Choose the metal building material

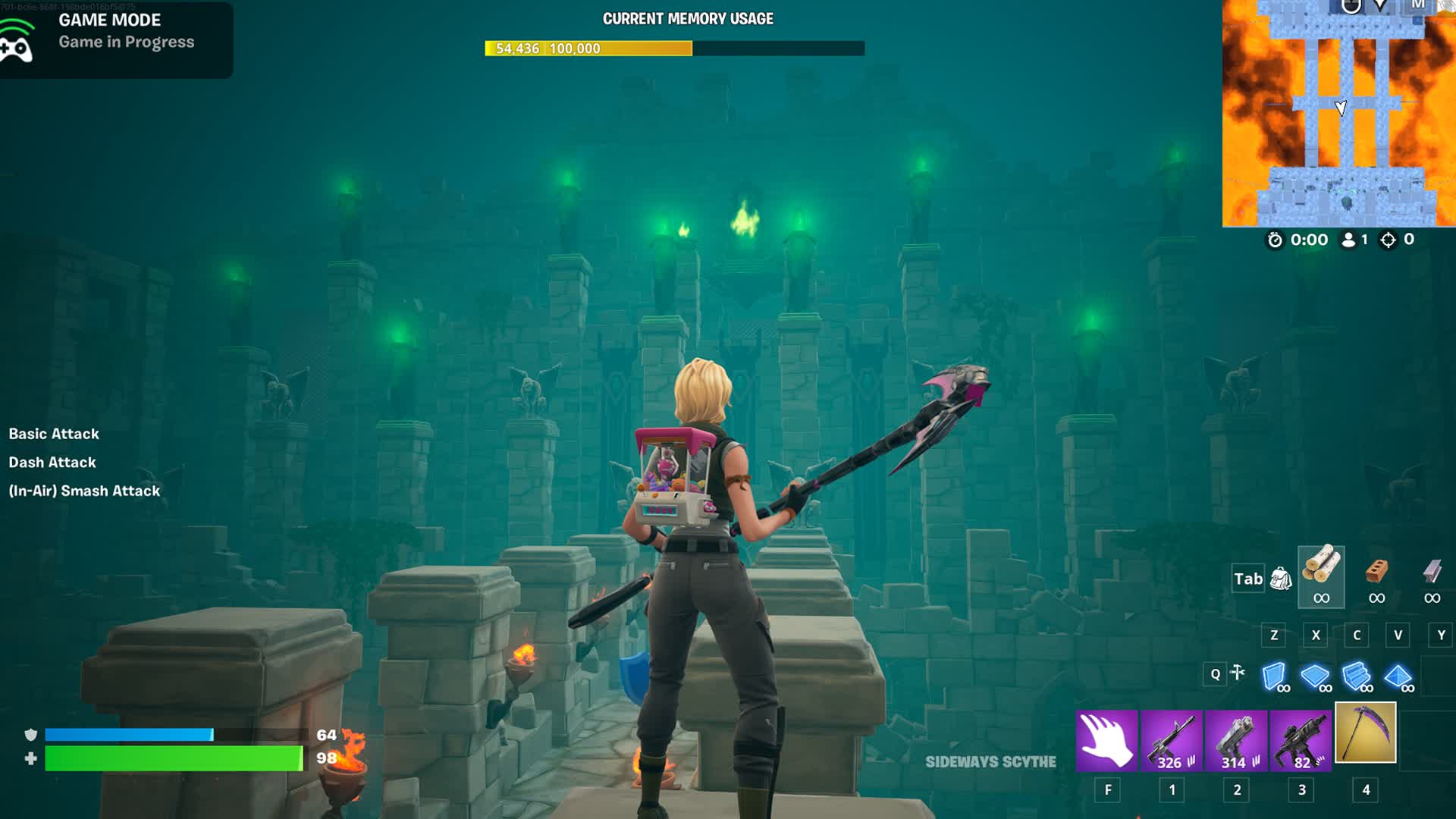[x=1432, y=576]
